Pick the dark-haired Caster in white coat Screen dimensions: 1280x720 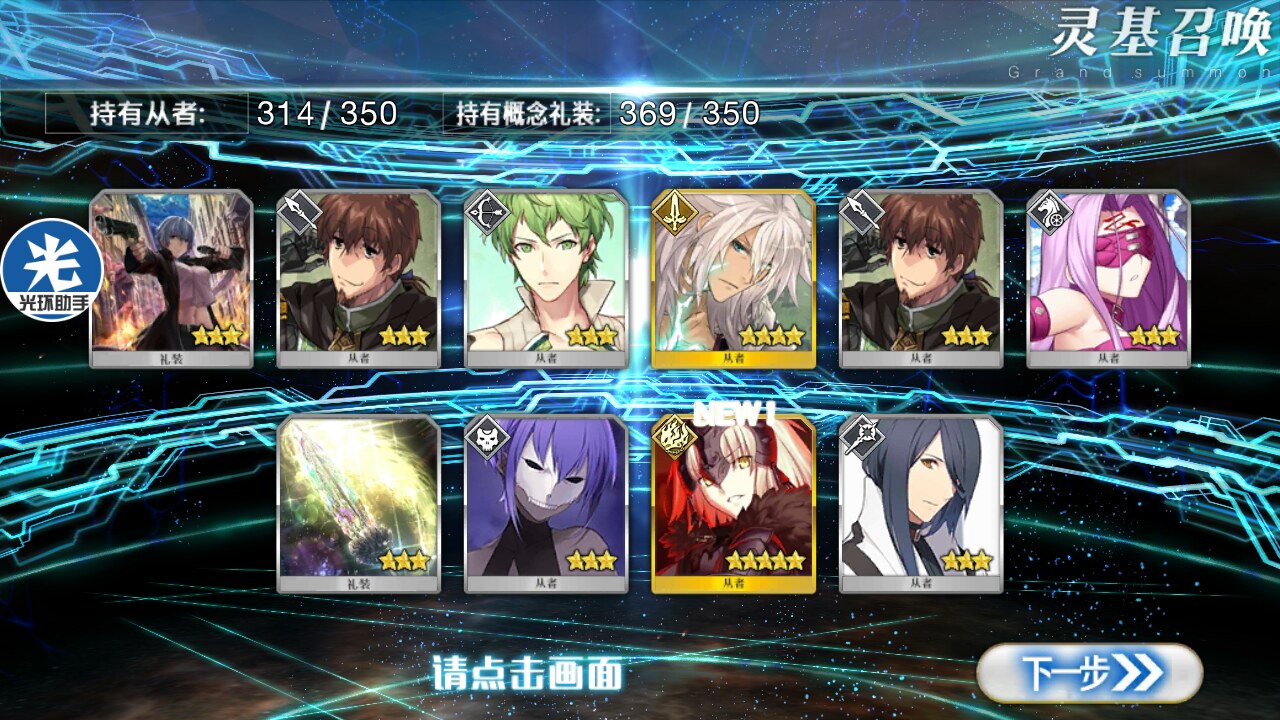point(921,503)
